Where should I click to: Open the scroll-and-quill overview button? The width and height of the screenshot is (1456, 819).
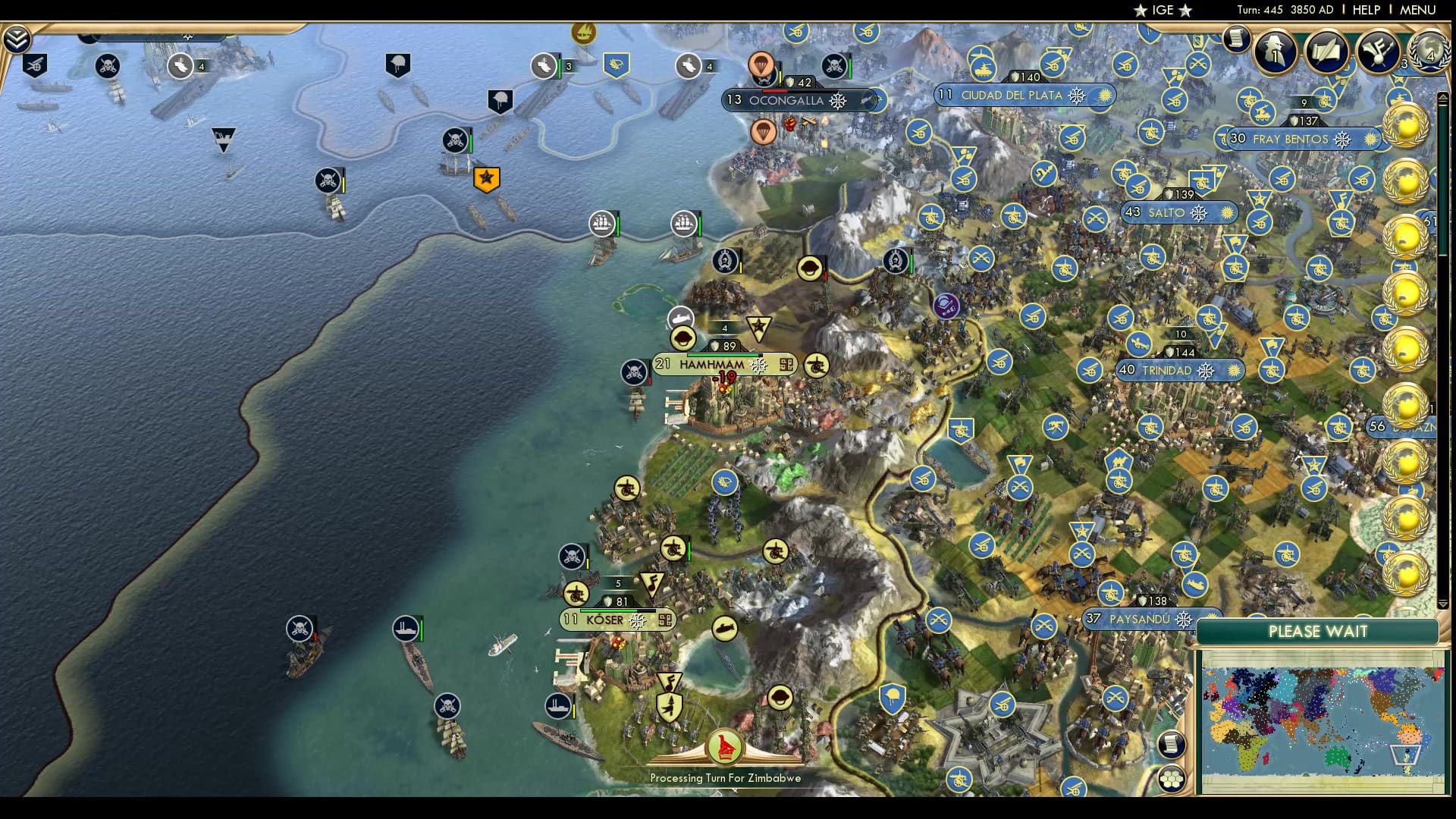click(x=1326, y=51)
